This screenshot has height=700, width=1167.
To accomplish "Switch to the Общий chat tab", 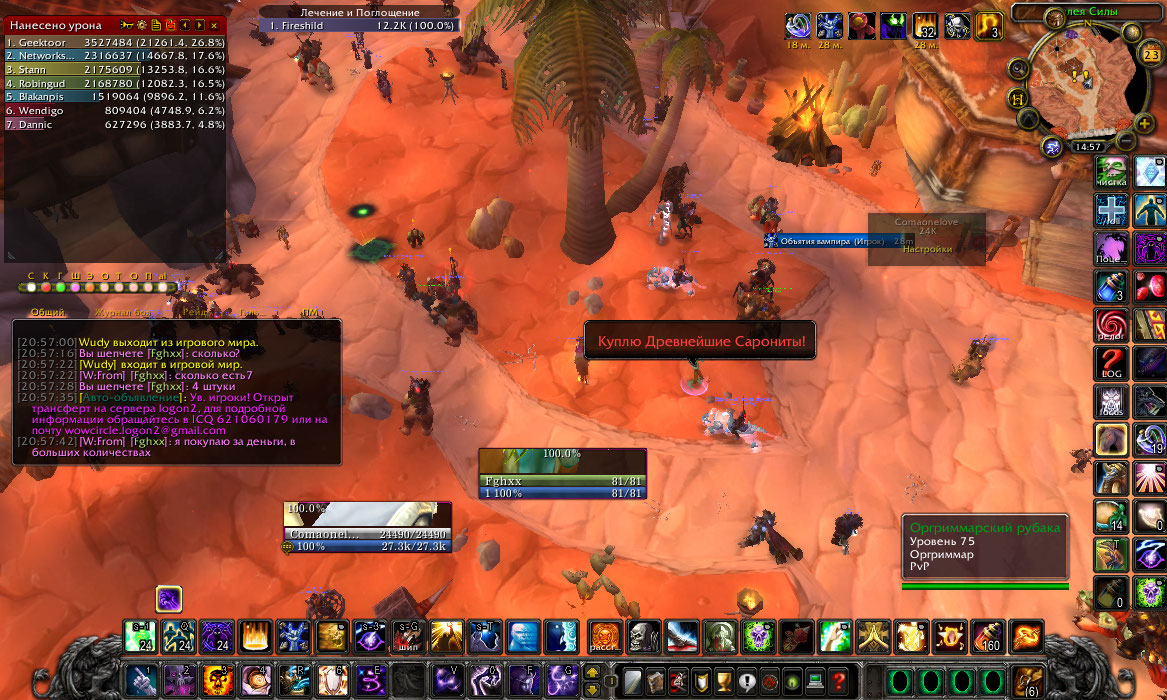I will [x=47, y=313].
